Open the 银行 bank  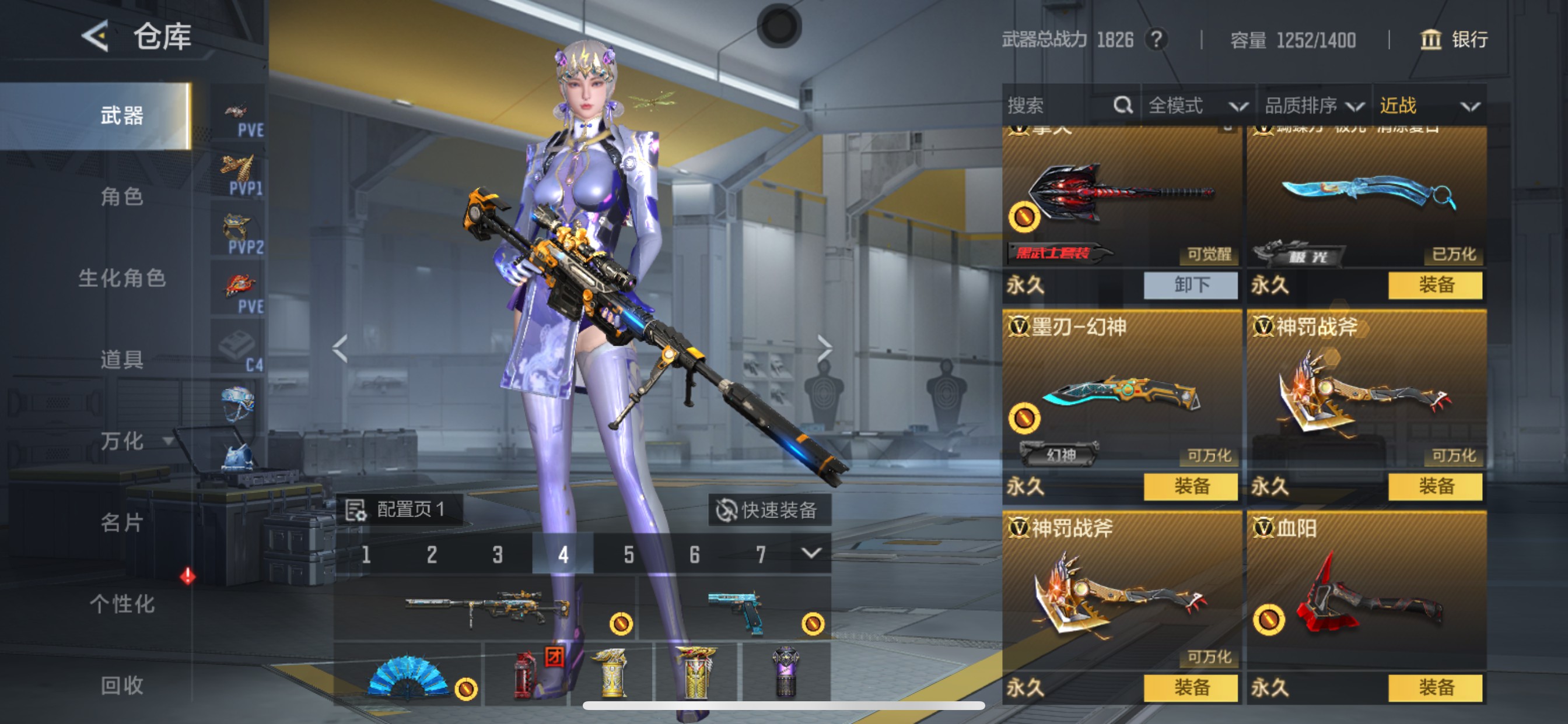[x=1454, y=40]
